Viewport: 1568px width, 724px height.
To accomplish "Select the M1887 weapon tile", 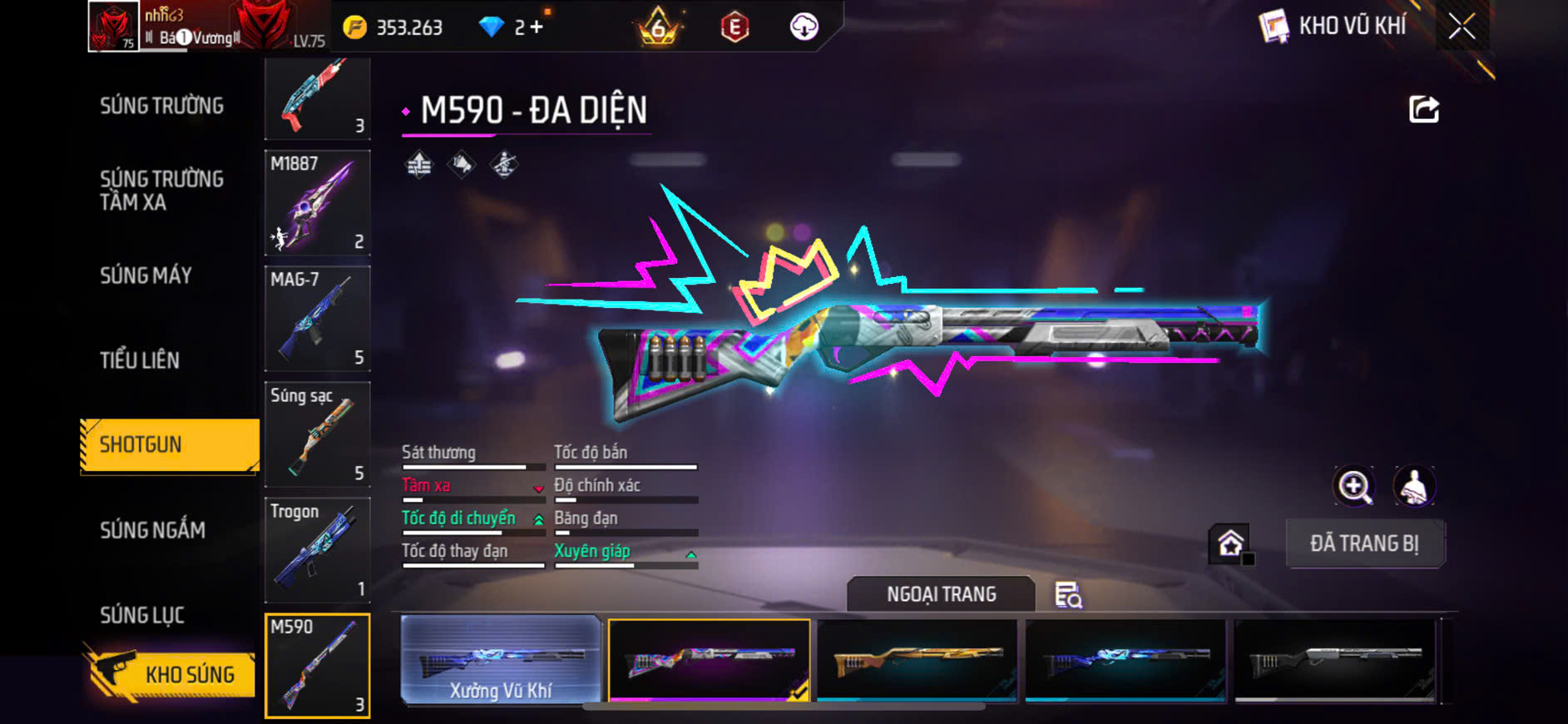I will pyautogui.click(x=317, y=202).
